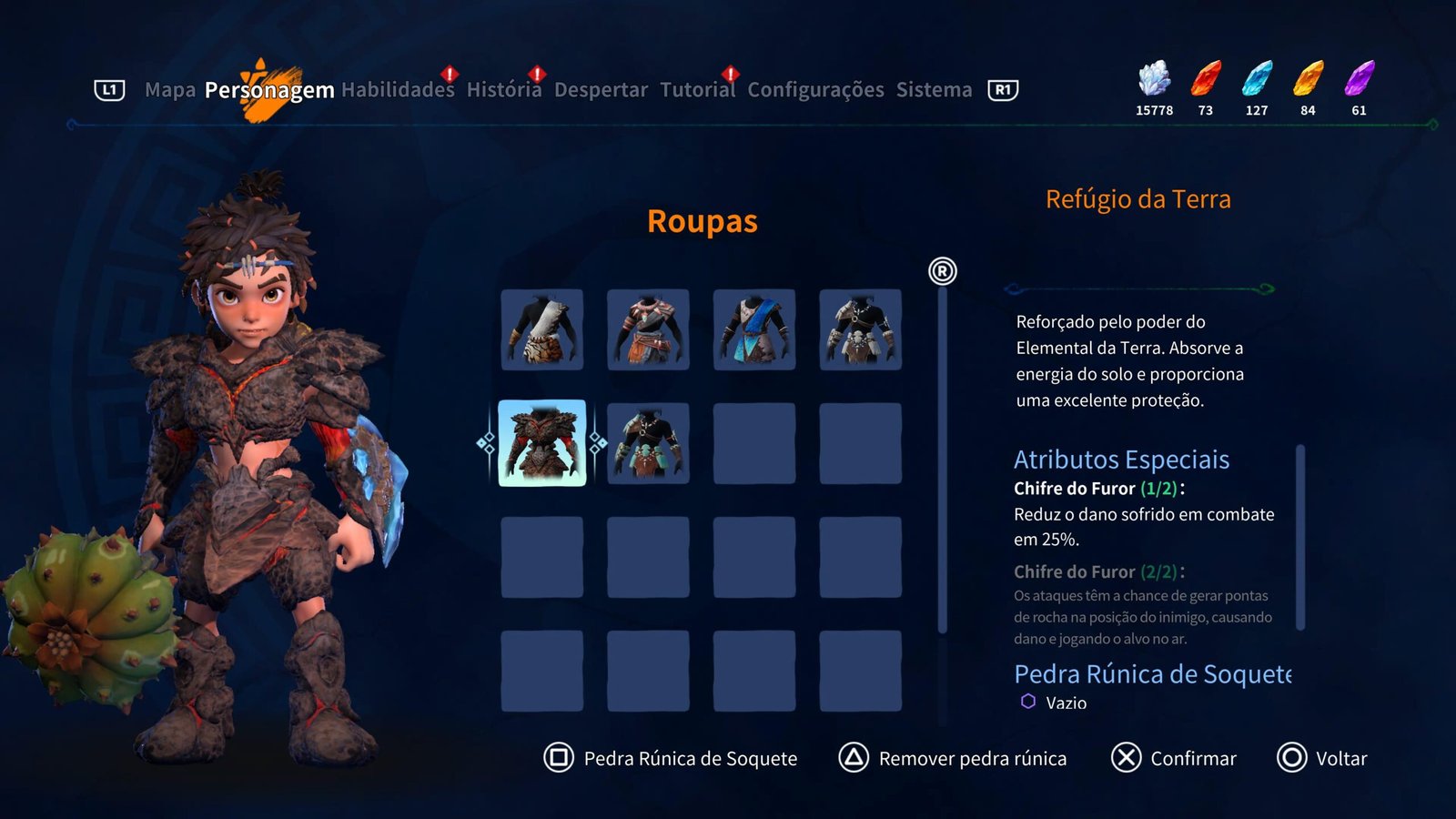Switch to the Mapa tab
Screen dimensions: 1456x819
click(170, 90)
